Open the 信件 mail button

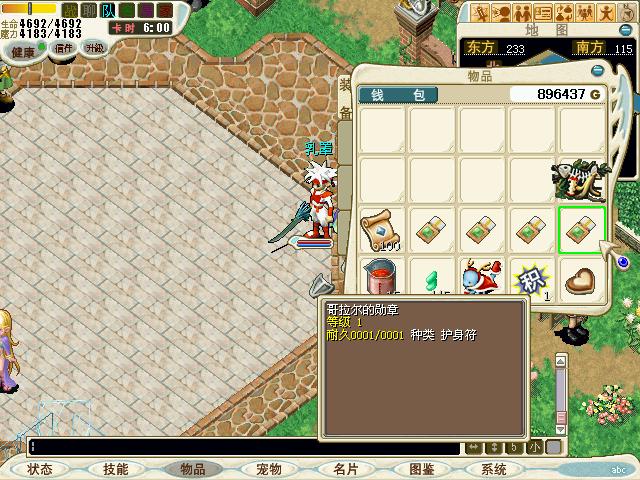[x=64, y=48]
